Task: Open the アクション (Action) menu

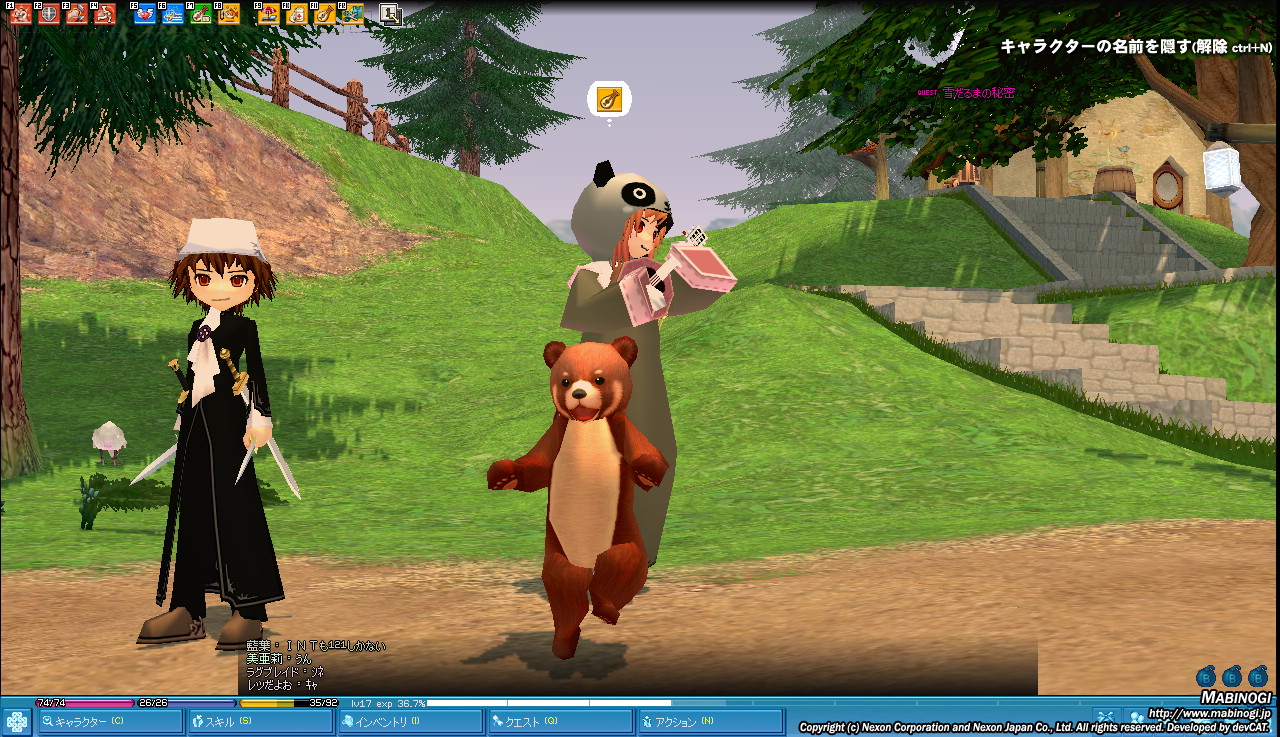Action: [710, 721]
